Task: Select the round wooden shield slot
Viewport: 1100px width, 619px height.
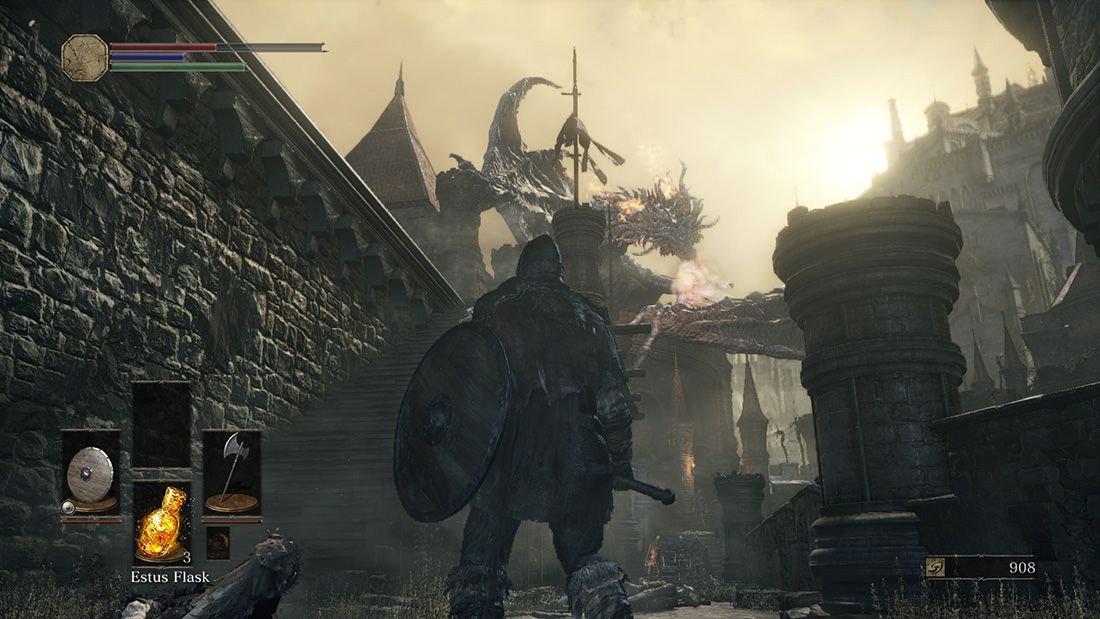Action: coord(91,474)
